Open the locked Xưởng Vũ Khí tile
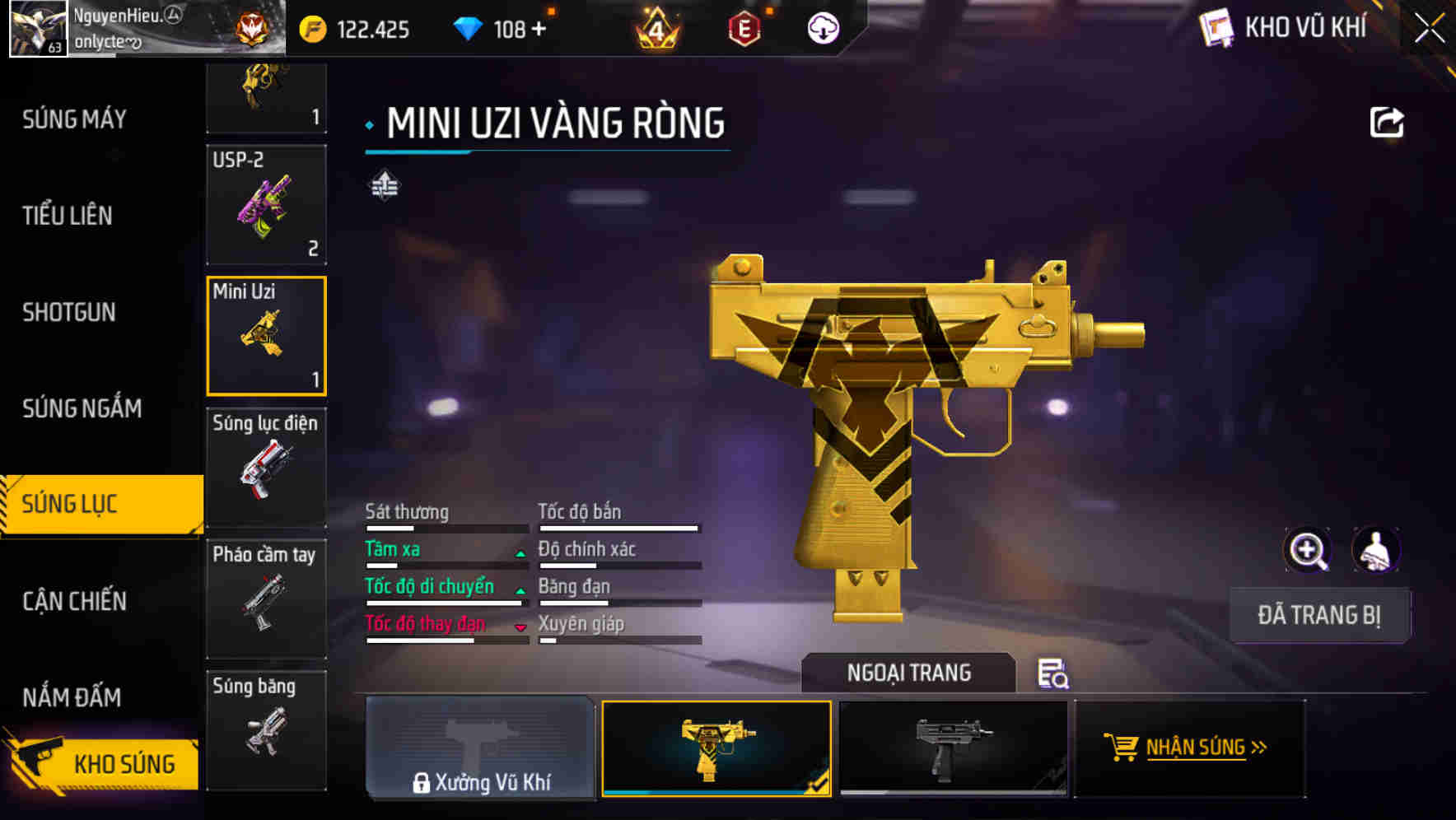 (480, 748)
